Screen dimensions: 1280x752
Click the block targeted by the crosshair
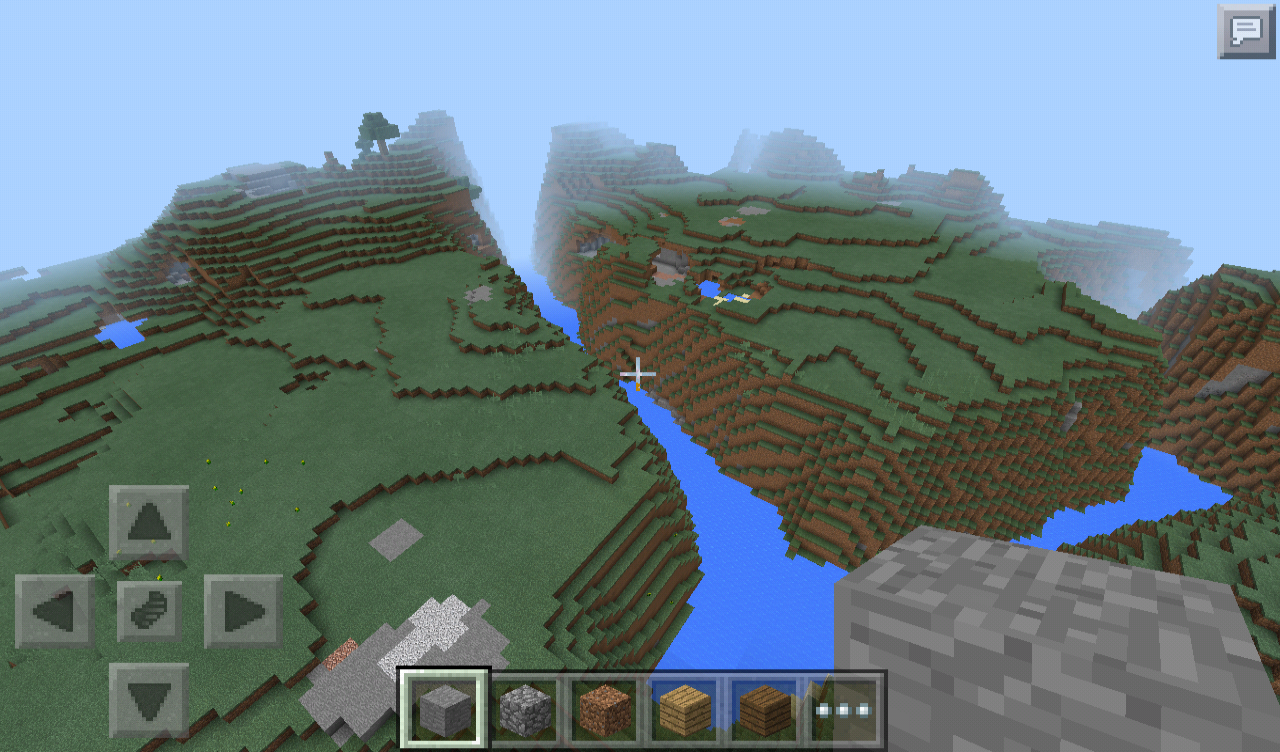(637, 372)
